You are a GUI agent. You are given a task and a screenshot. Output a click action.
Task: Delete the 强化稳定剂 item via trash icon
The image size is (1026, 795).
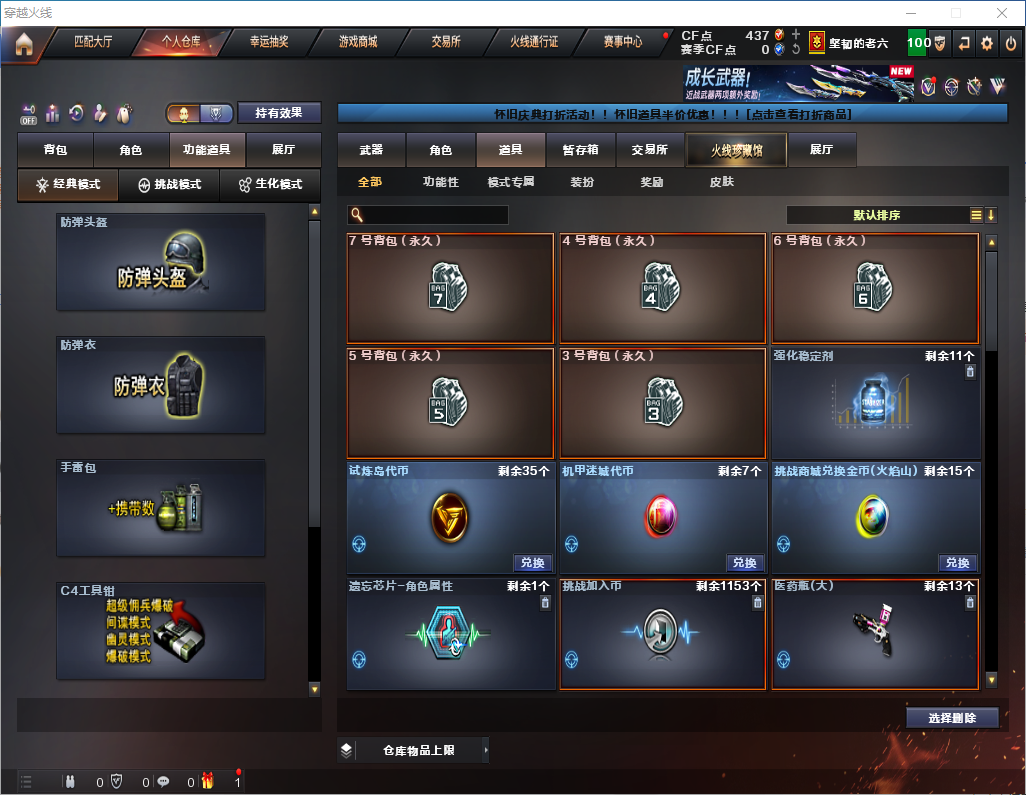[969, 372]
